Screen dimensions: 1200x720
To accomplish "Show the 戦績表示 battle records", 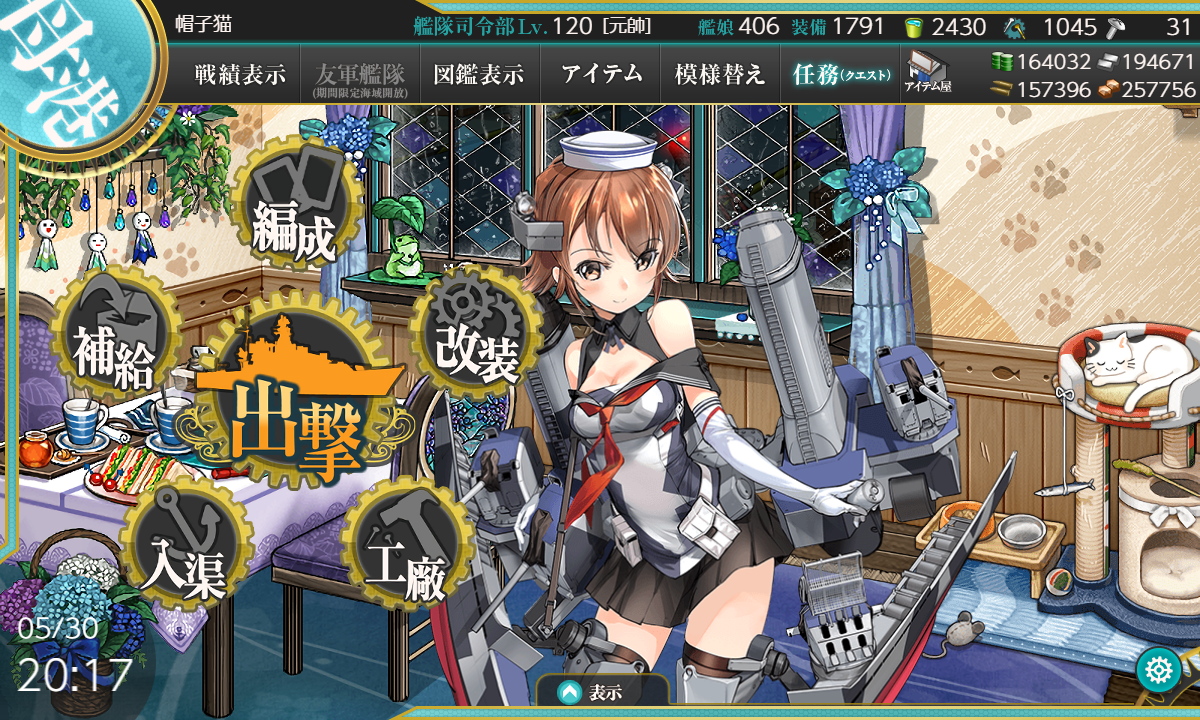I will 240,74.
